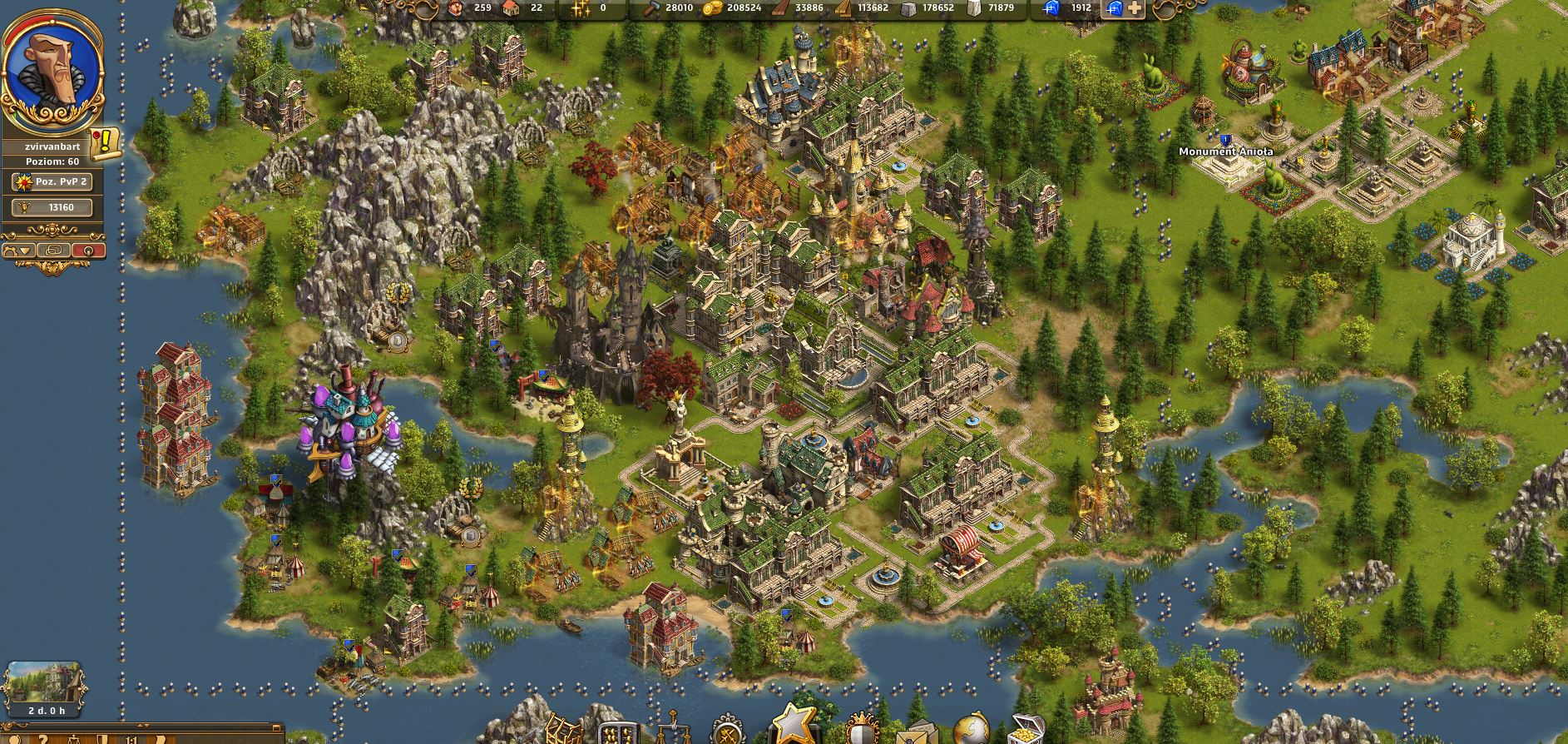
Task: Expand the gear settings dropdown
Action: (20, 250)
